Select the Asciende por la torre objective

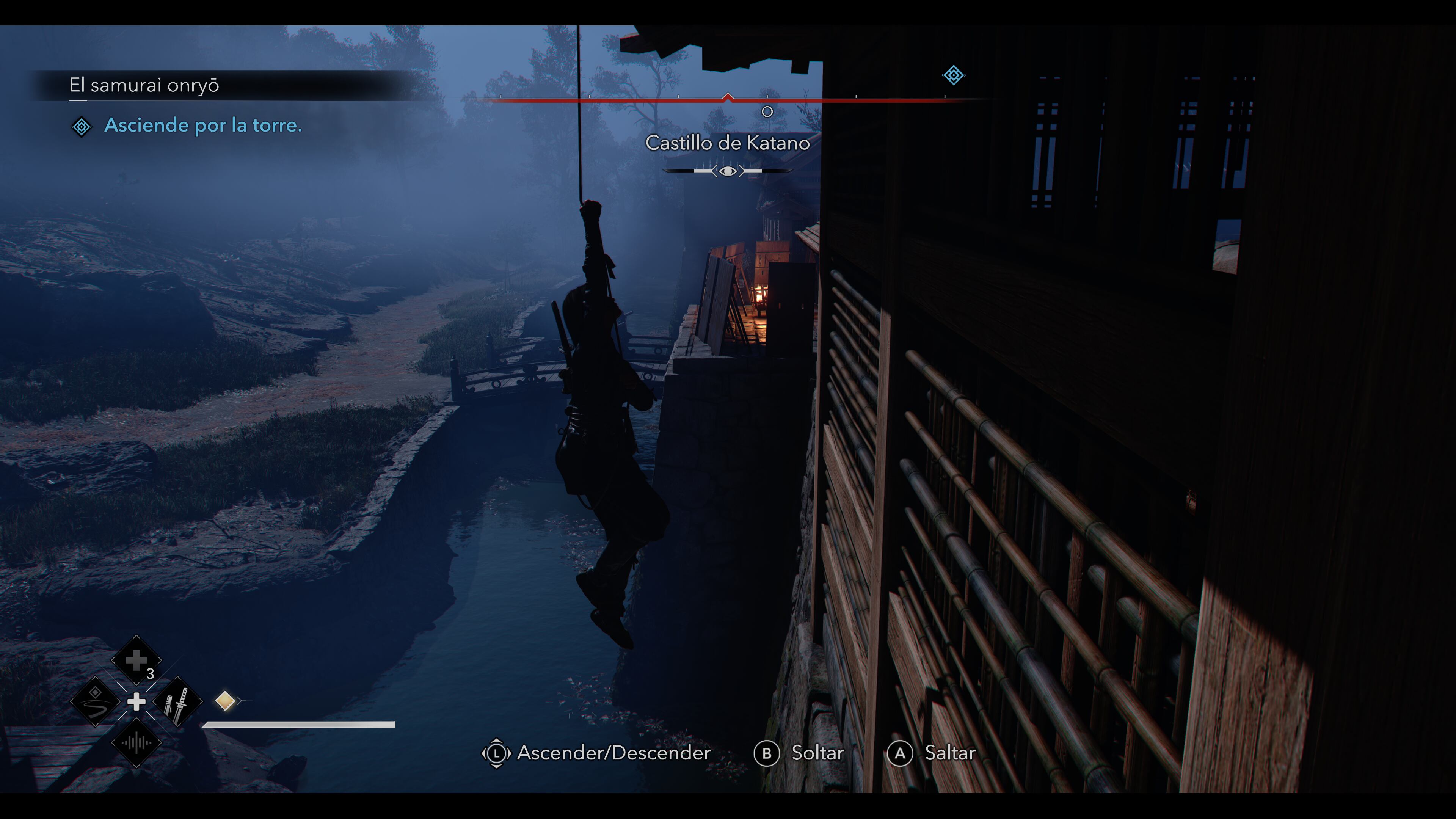[x=202, y=126]
